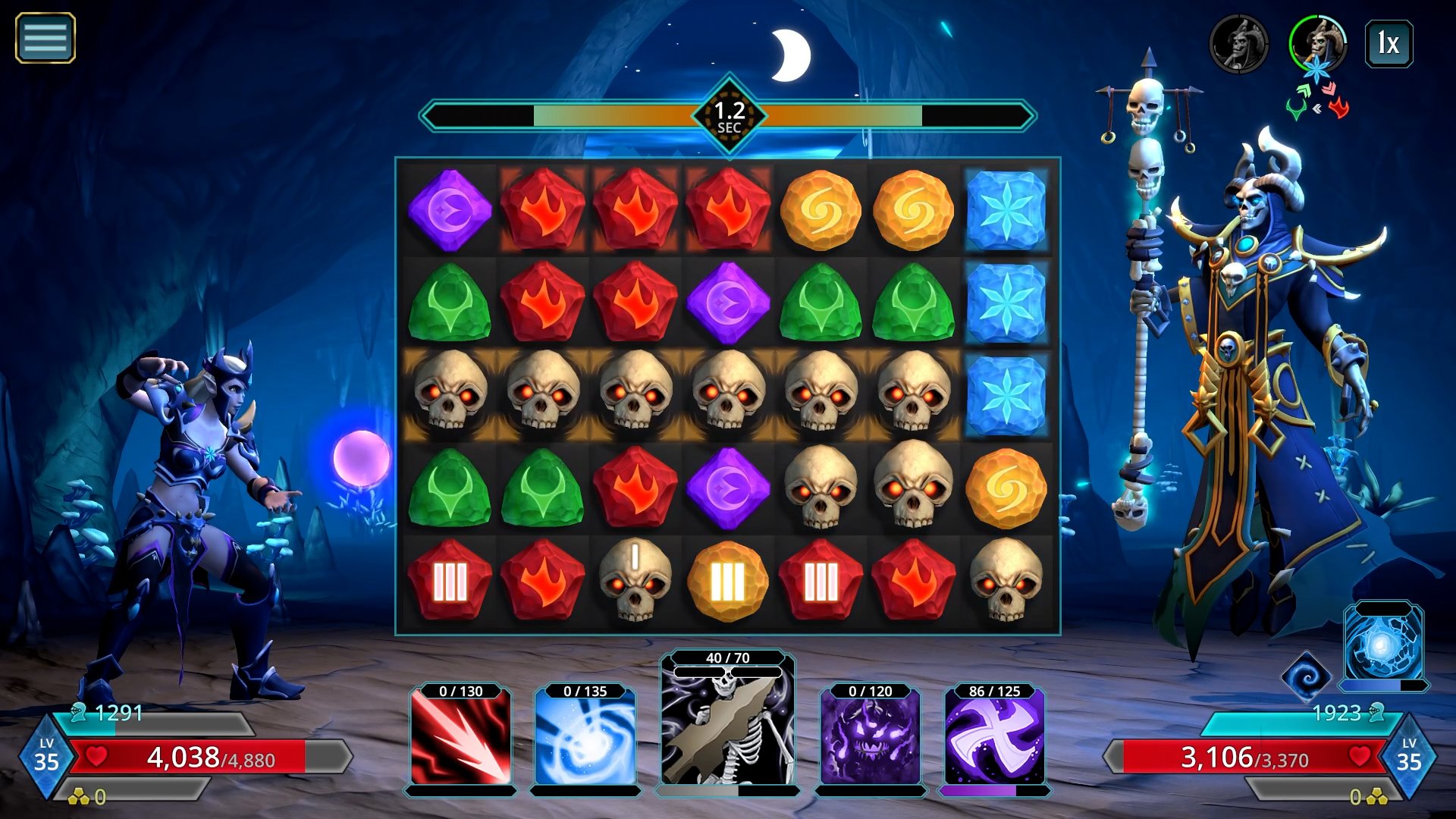Click the blue snowflake buff icon
The image size is (1456, 819).
[x=1317, y=71]
